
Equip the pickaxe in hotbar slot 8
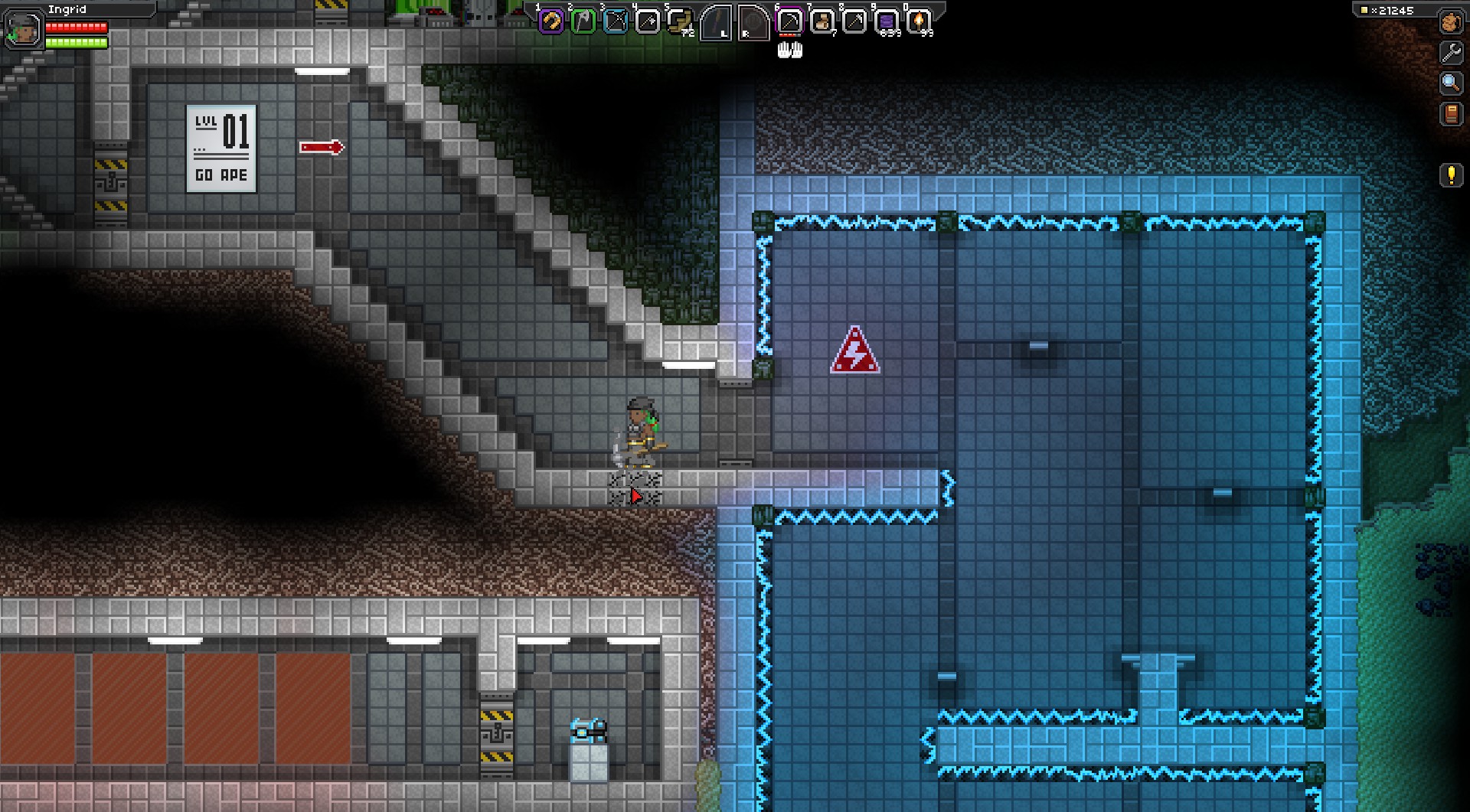[x=854, y=22]
